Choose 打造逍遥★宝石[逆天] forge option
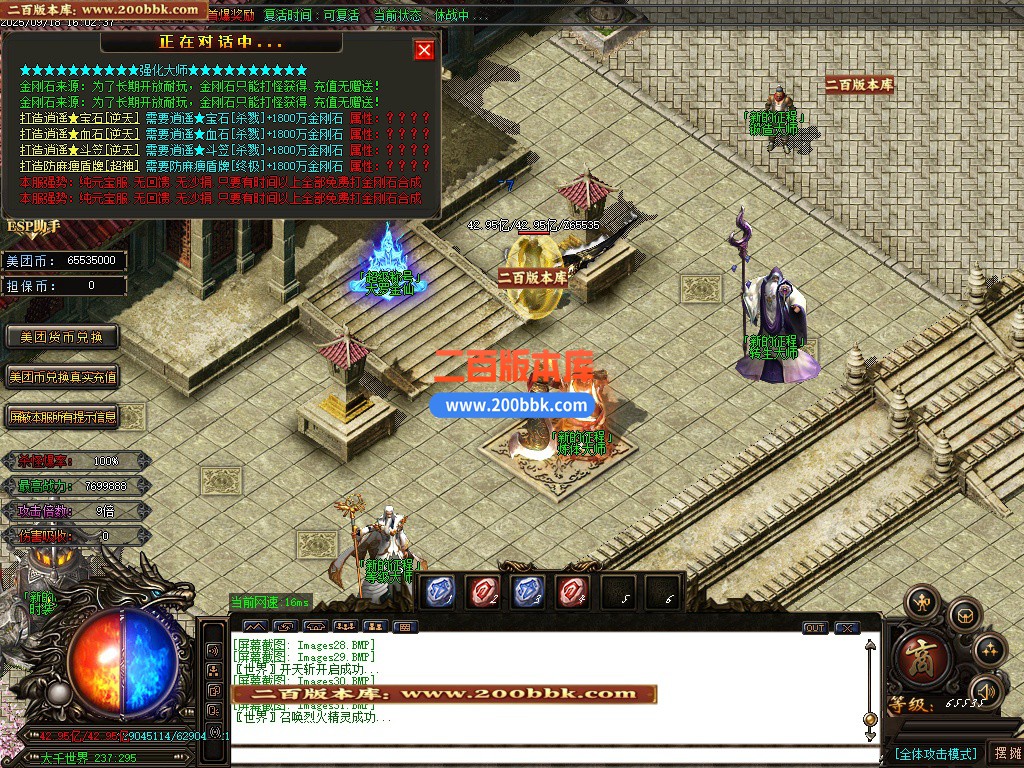The height and width of the screenshot is (768, 1024). pyautogui.click(x=80, y=118)
